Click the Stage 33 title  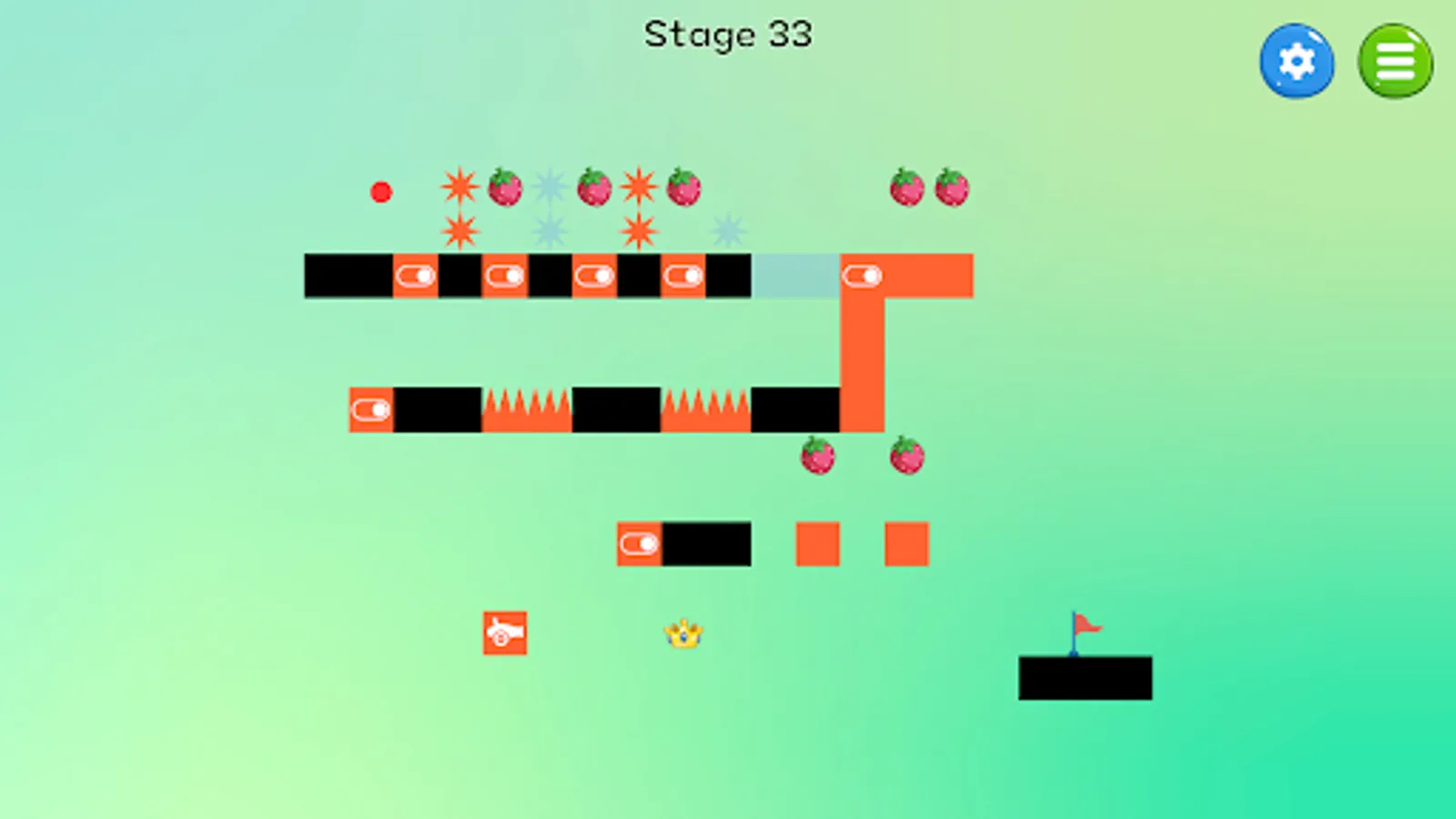point(728,35)
